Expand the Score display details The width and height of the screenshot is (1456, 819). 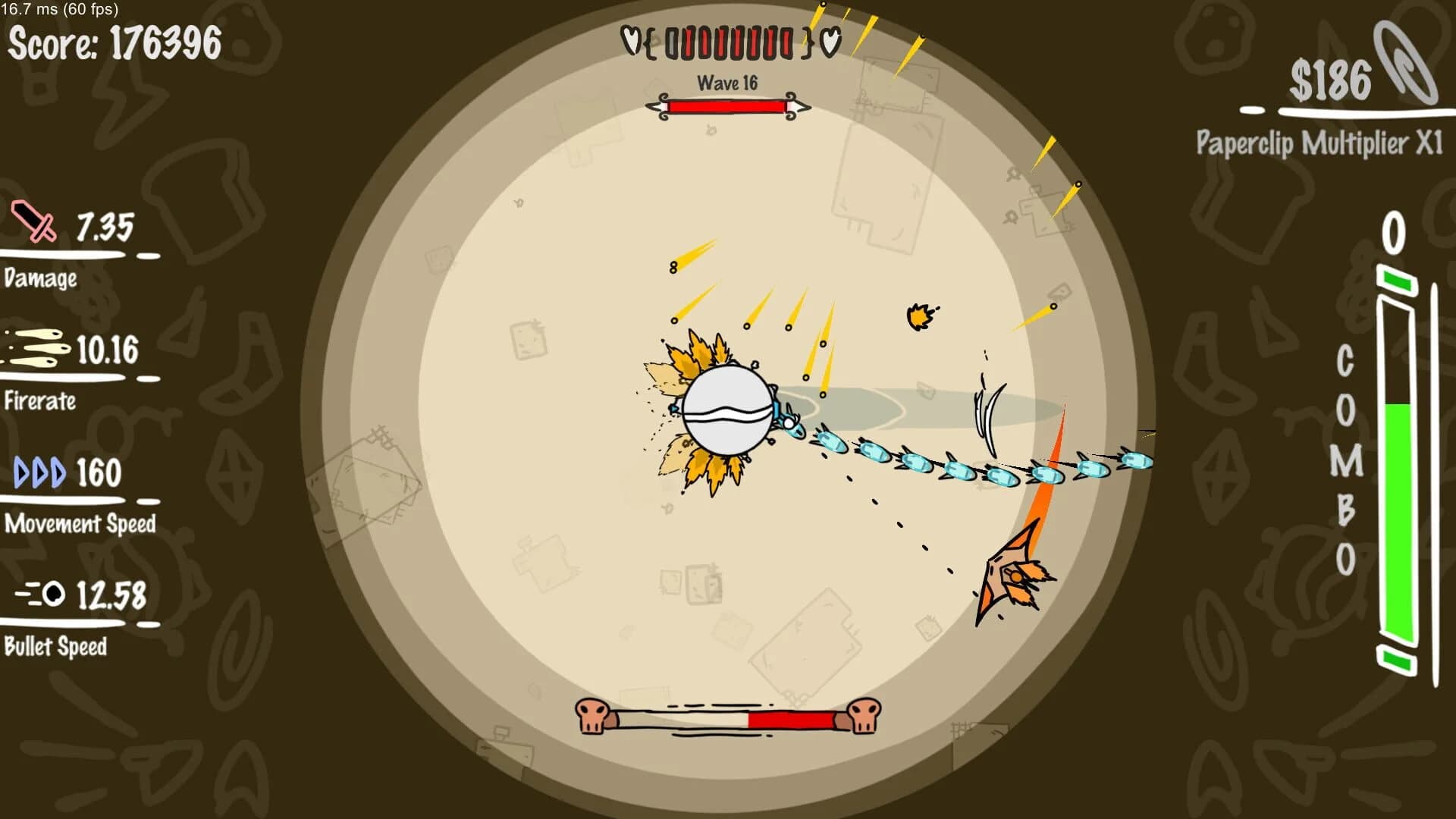point(114,43)
